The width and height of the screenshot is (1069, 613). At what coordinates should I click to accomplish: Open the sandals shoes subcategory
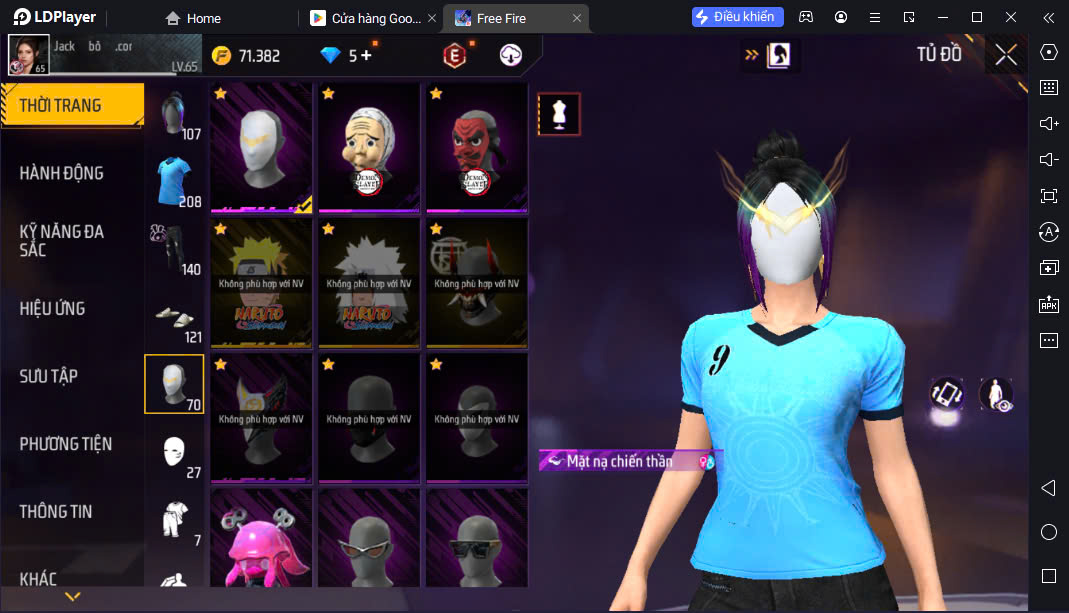[174, 316]
